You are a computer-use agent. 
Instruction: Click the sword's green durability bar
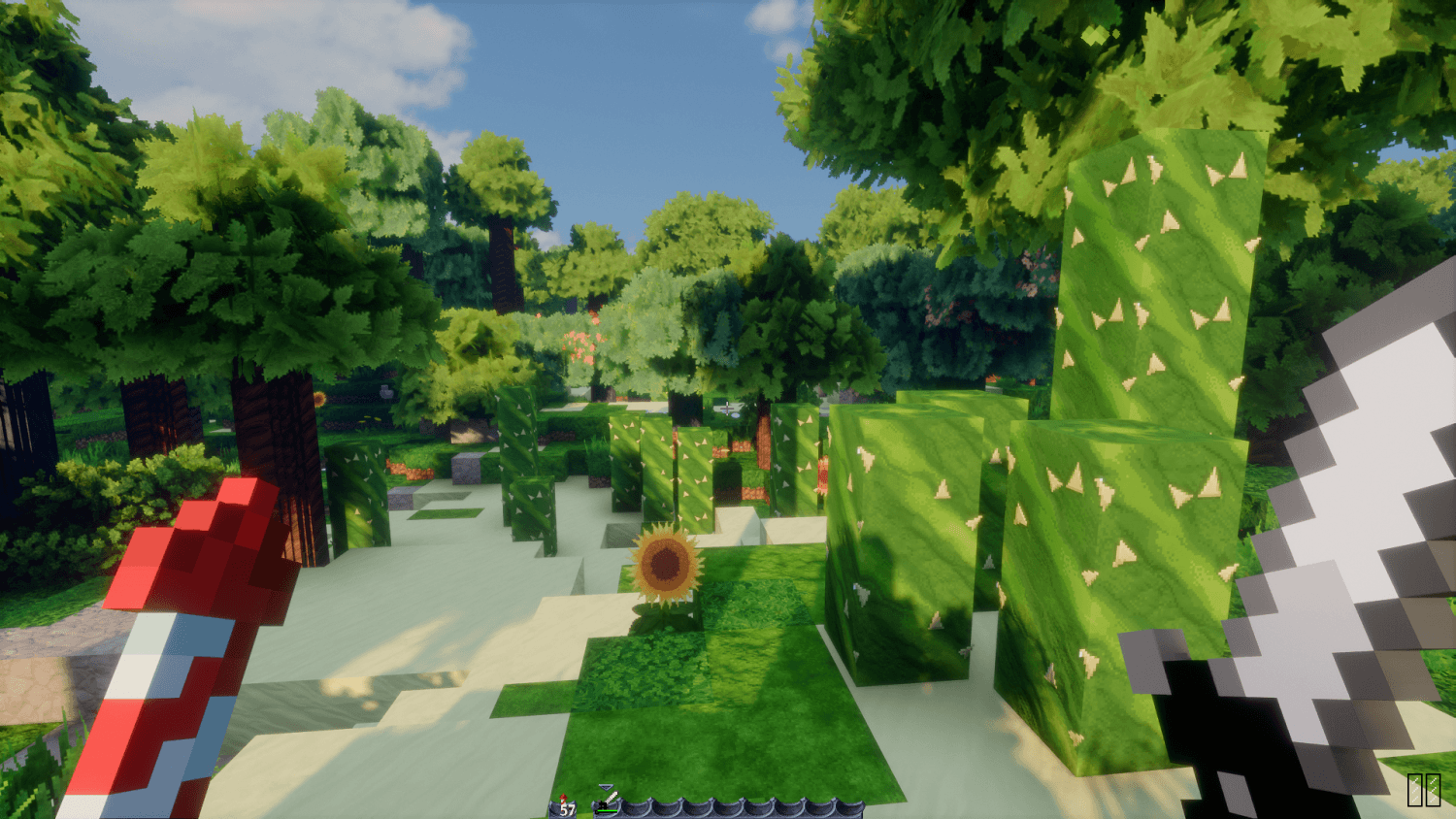(608, 811)
